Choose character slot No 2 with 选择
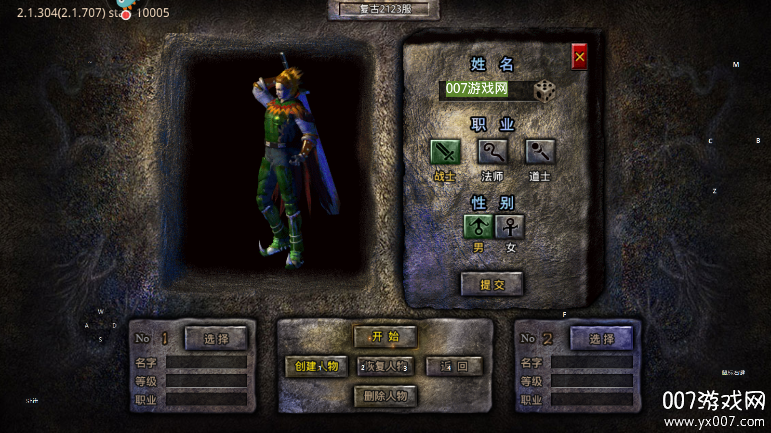 [601, 338]
